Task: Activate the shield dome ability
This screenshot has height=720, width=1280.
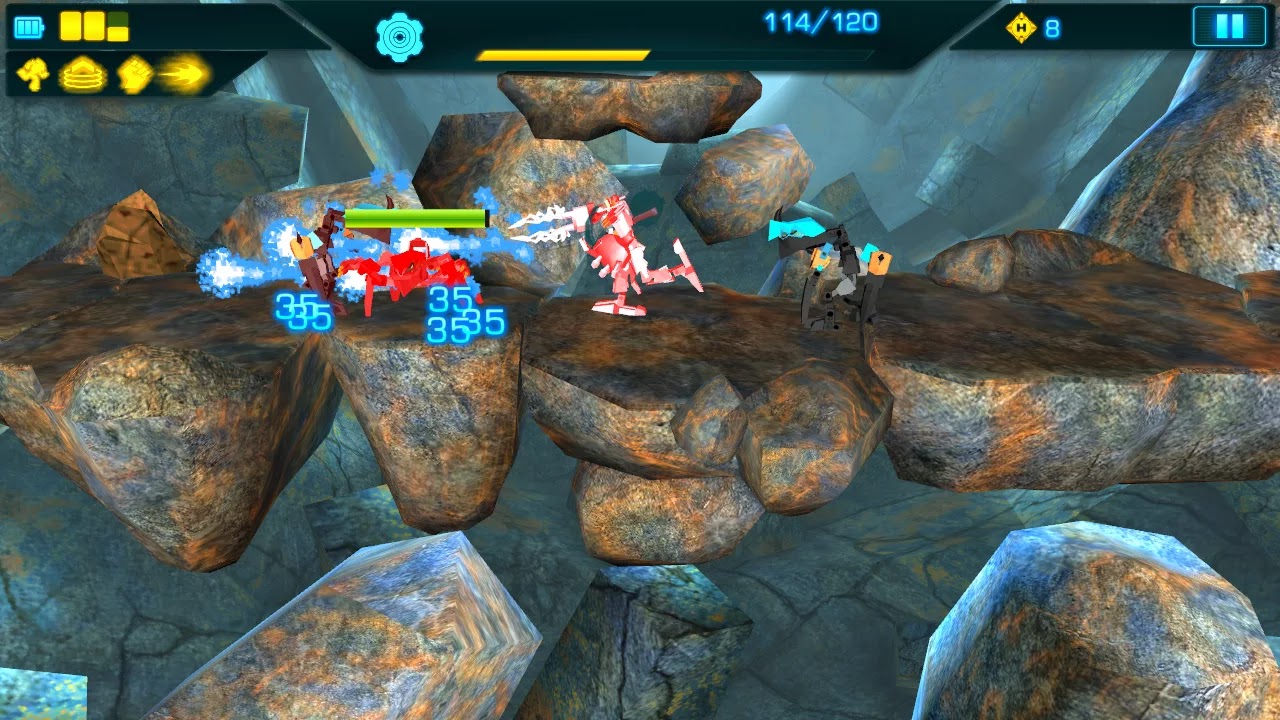Action: [84, 72]
